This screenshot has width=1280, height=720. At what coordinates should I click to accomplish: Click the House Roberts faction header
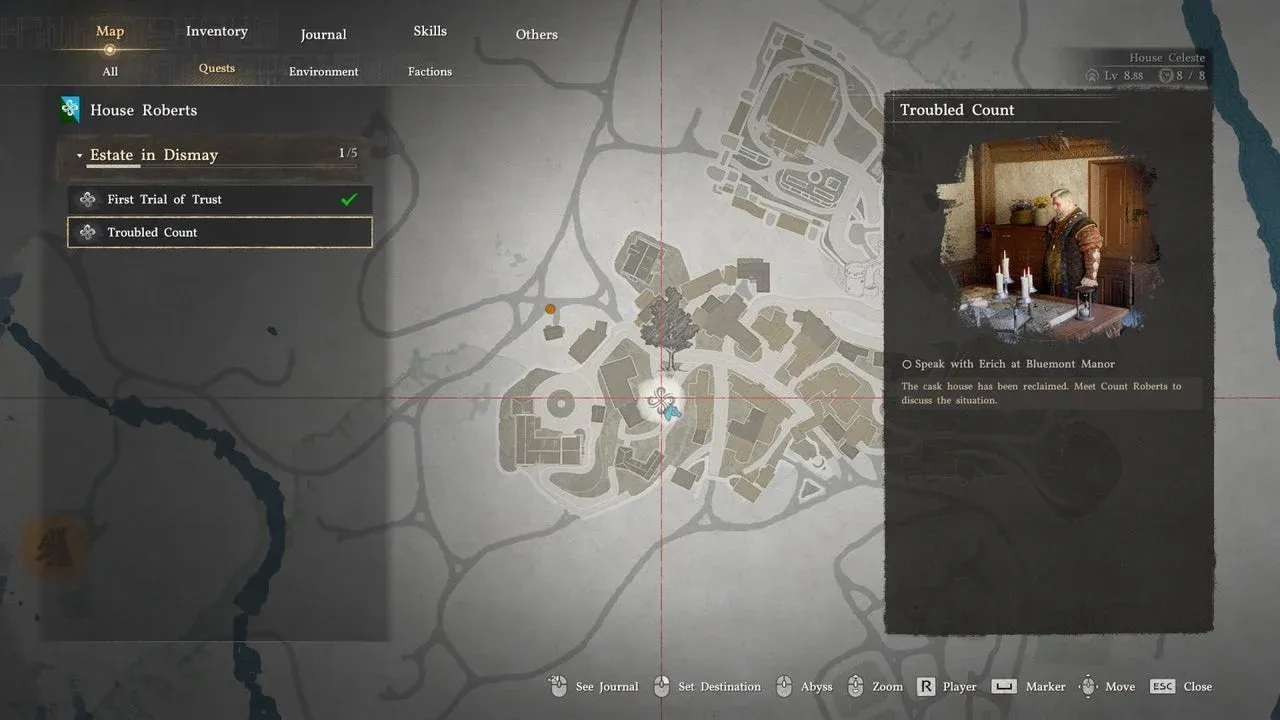pyautogui.click(x=143, y=110)
